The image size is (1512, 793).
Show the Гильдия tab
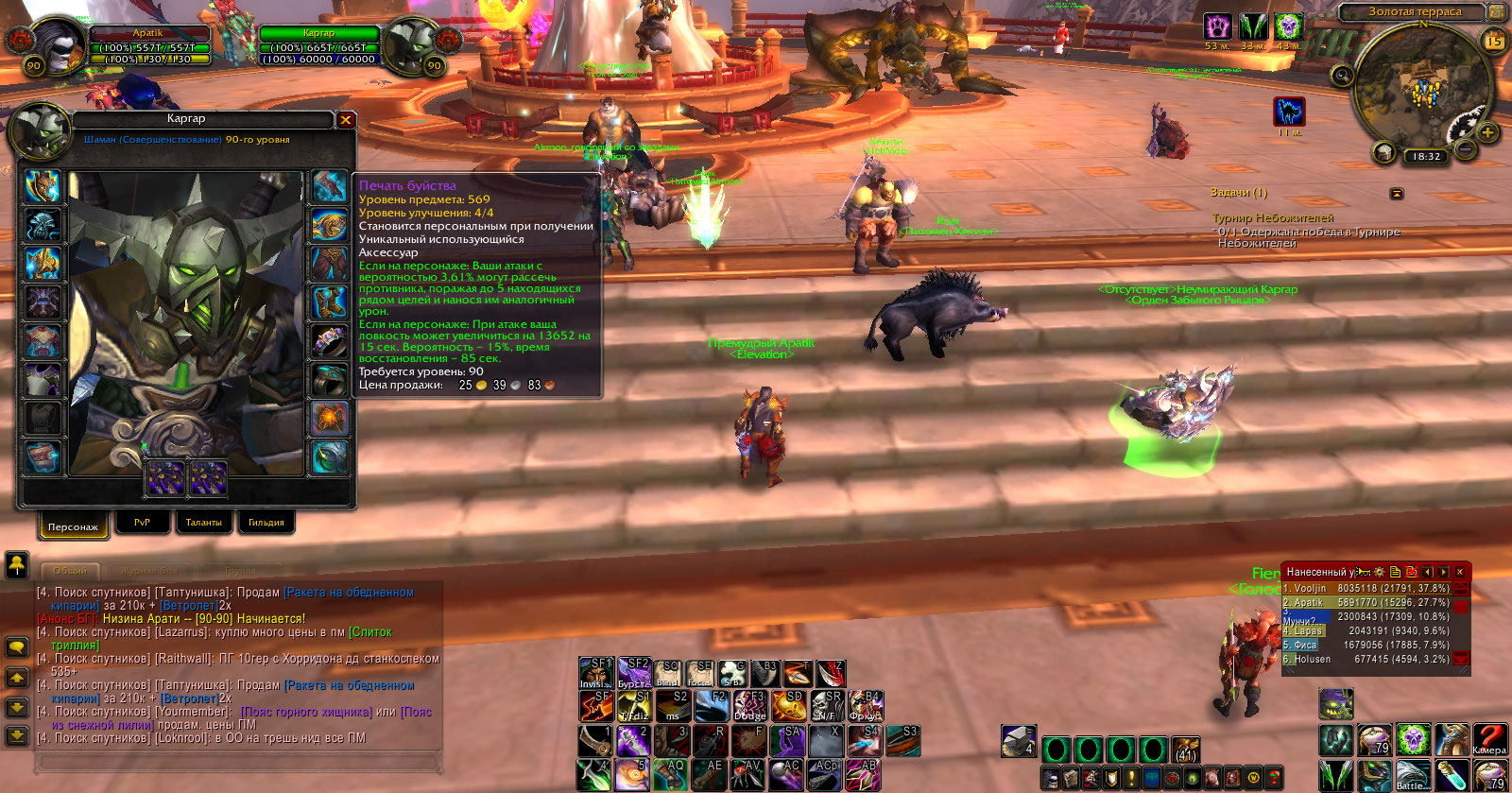(x=266, y=522)
